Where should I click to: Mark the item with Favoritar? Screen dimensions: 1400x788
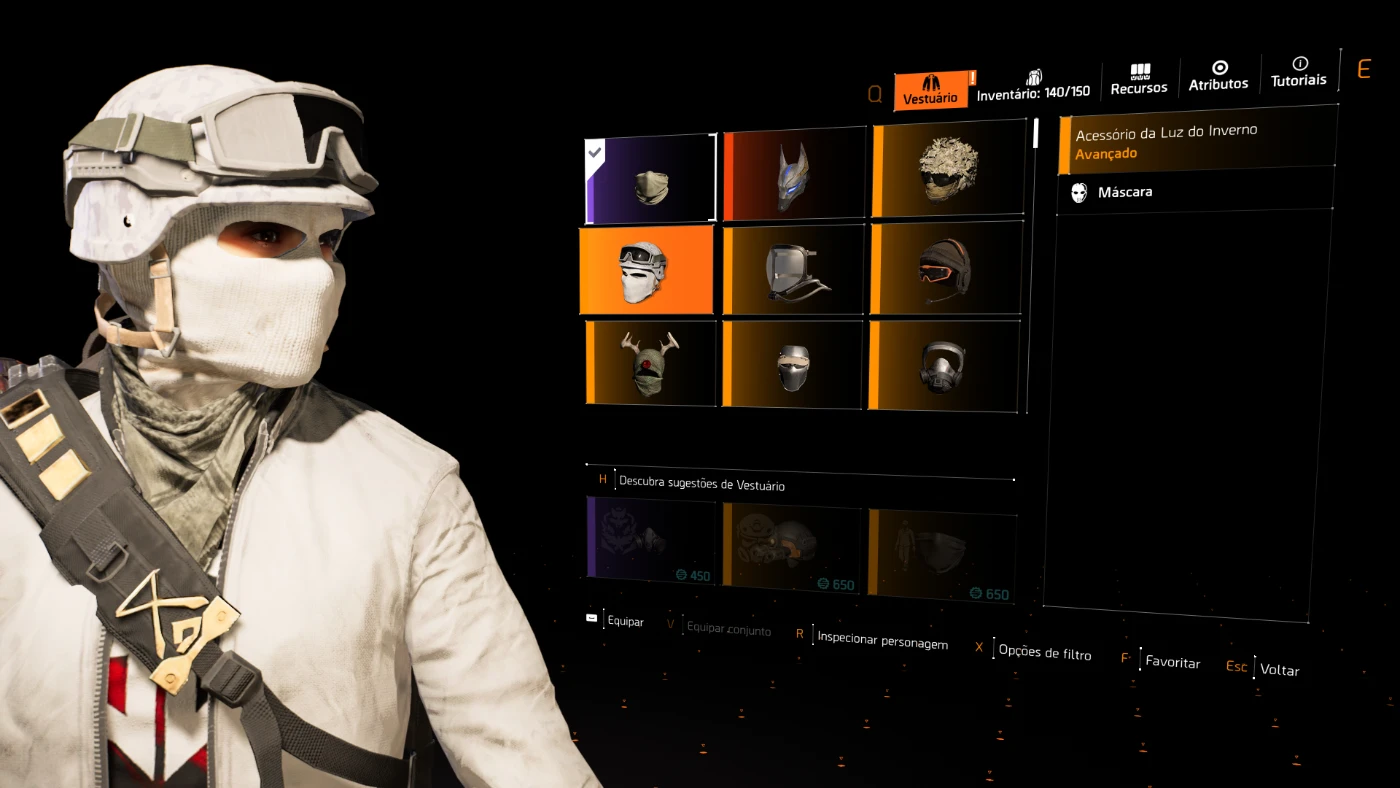click(x=1172, y=662)
